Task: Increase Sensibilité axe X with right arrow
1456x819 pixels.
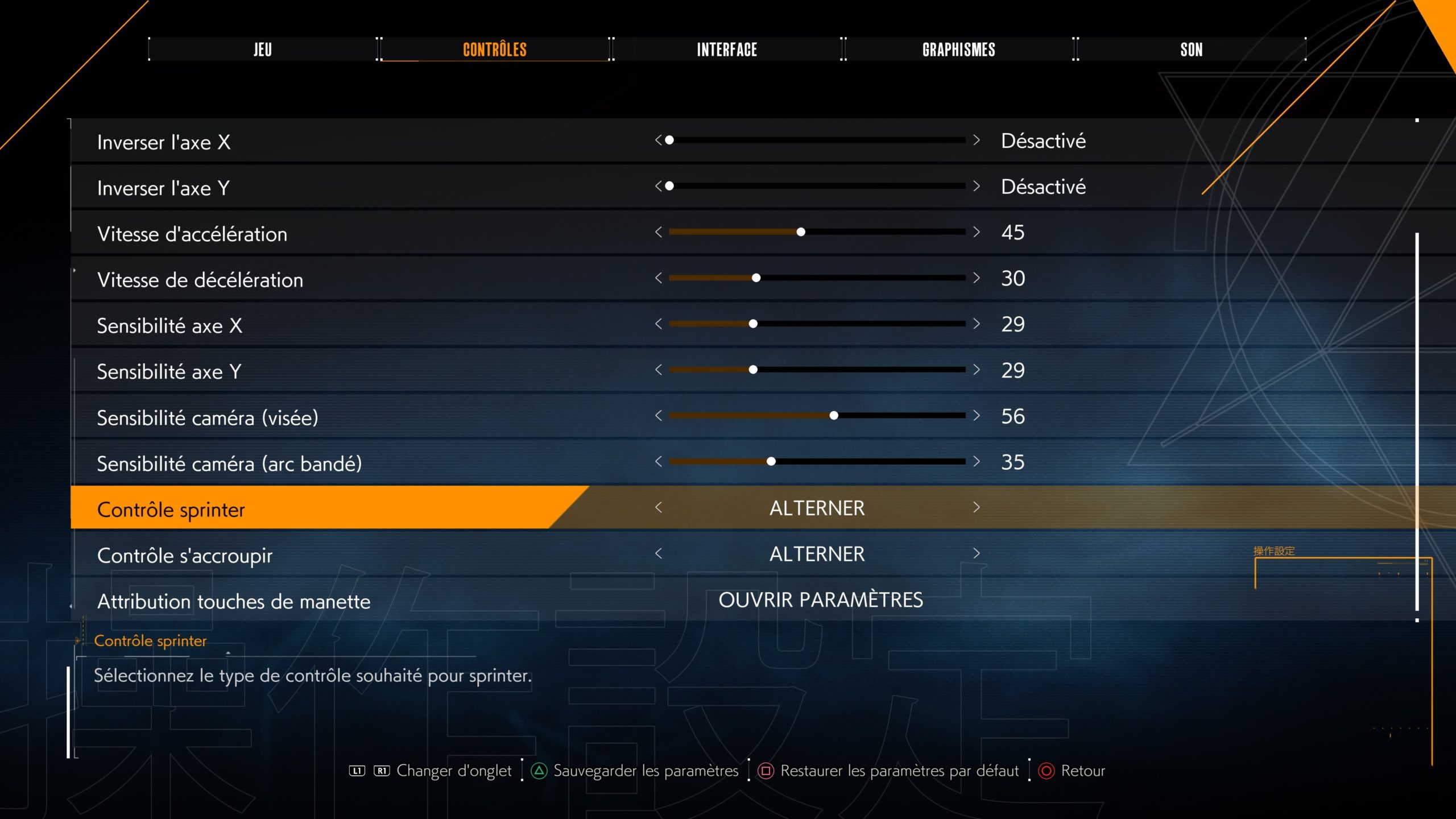Action: pyautogui.click(x=977, y=324)
